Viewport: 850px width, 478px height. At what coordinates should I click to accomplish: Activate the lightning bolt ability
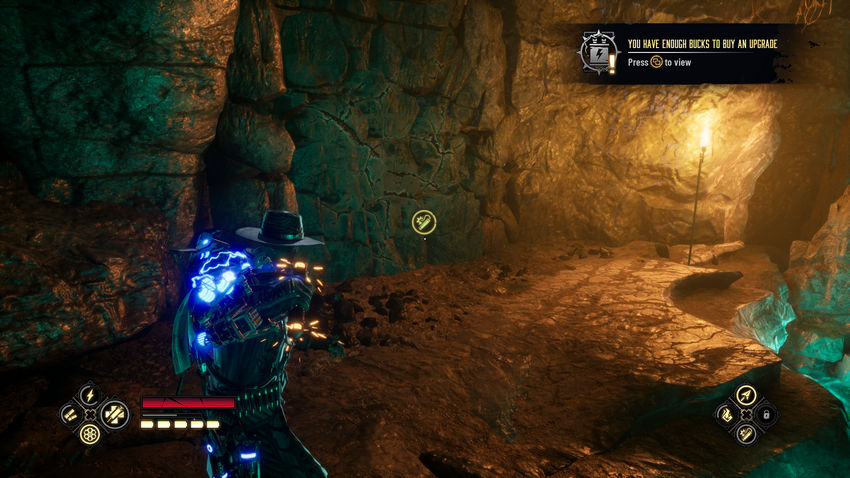click(89, 394)
